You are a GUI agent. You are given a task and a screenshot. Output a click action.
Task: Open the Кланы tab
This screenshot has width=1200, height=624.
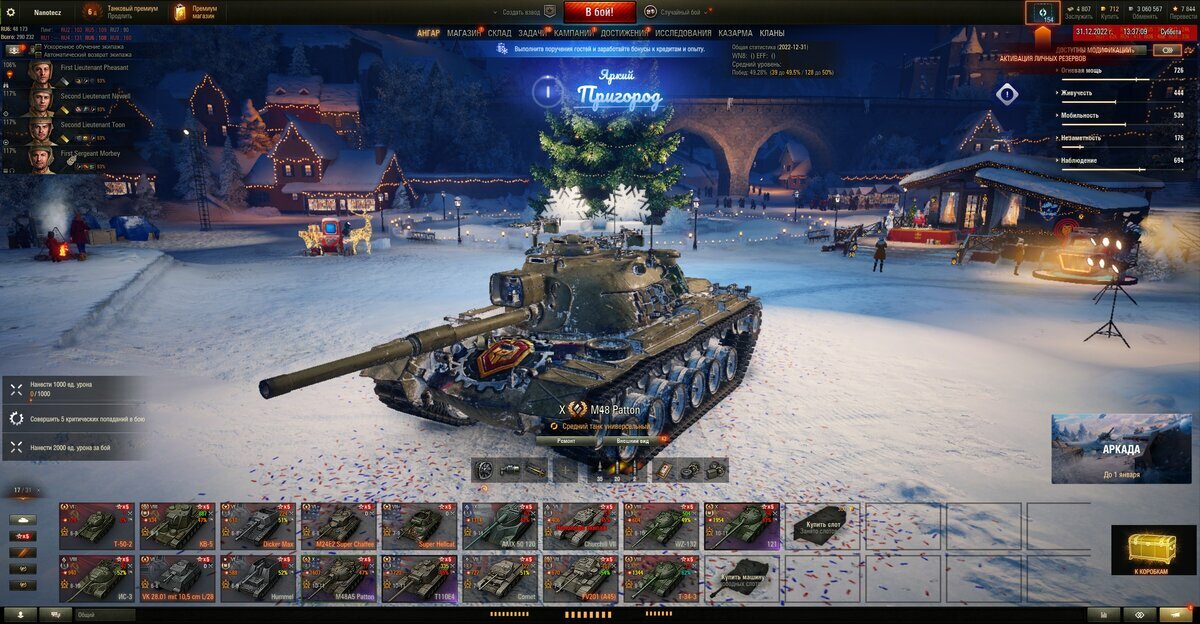coord(772,33)
